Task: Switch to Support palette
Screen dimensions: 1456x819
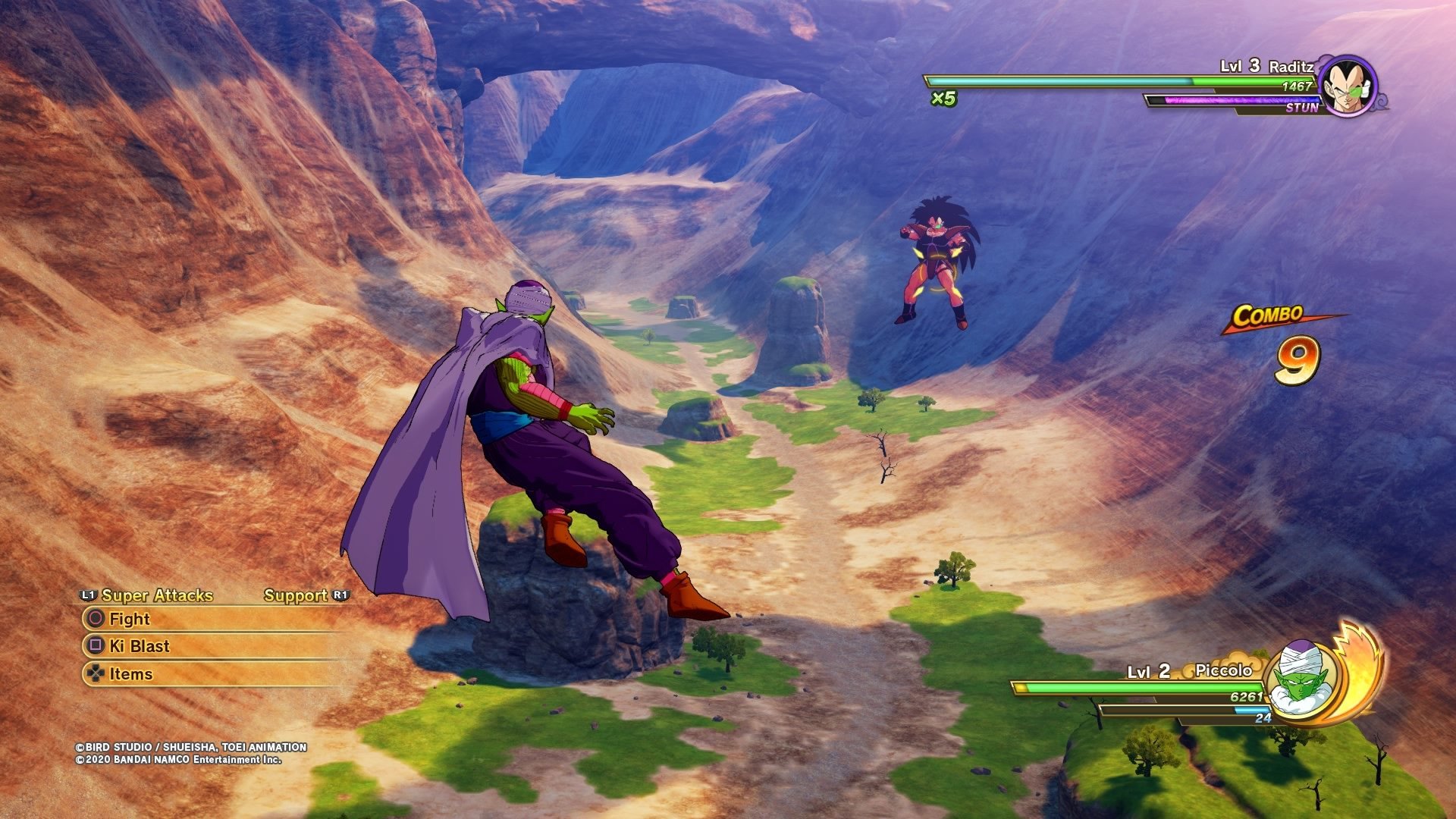Action: point(297,595)
